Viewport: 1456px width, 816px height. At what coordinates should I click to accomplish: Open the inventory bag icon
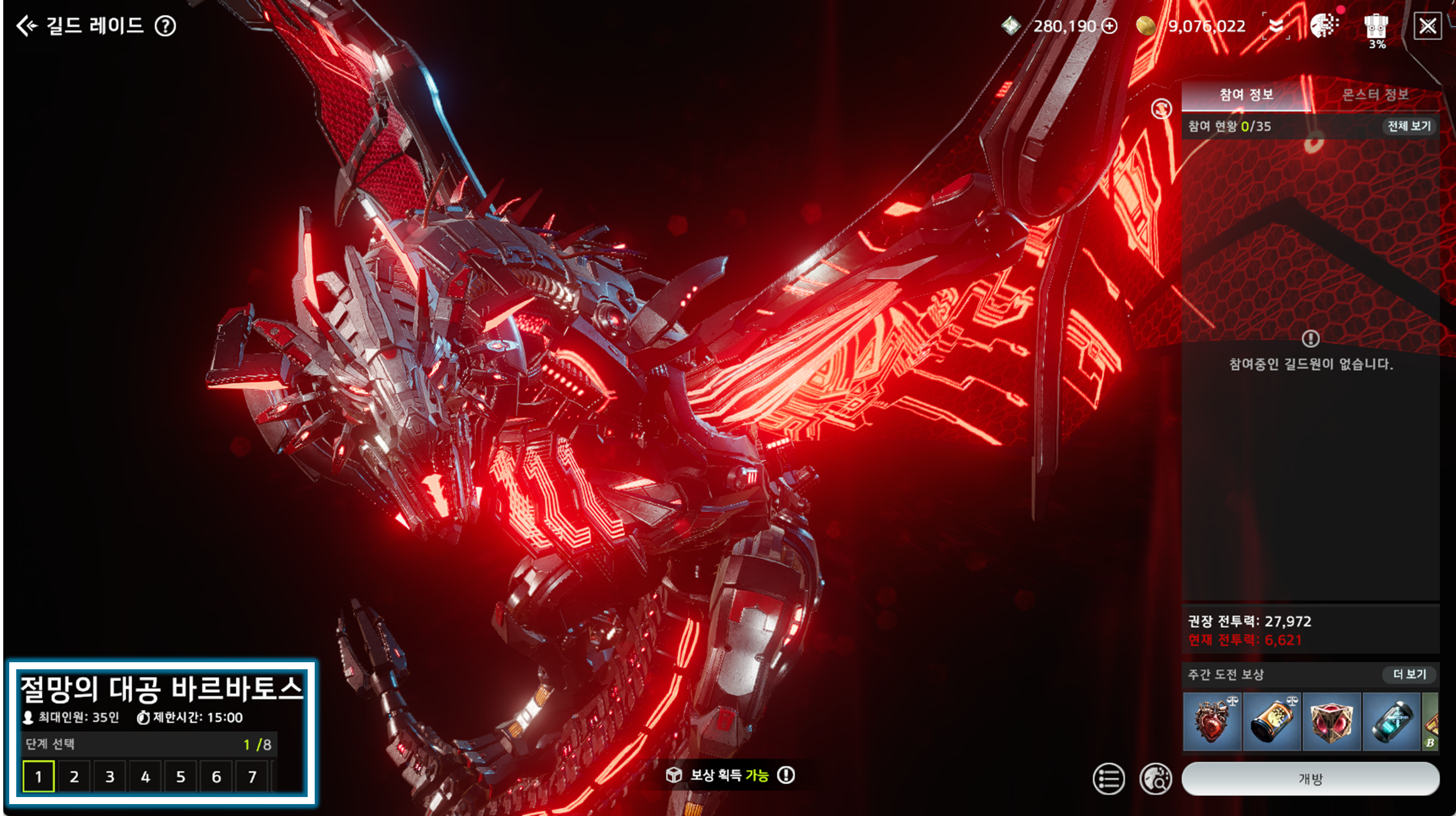(x=1376, y=27)
